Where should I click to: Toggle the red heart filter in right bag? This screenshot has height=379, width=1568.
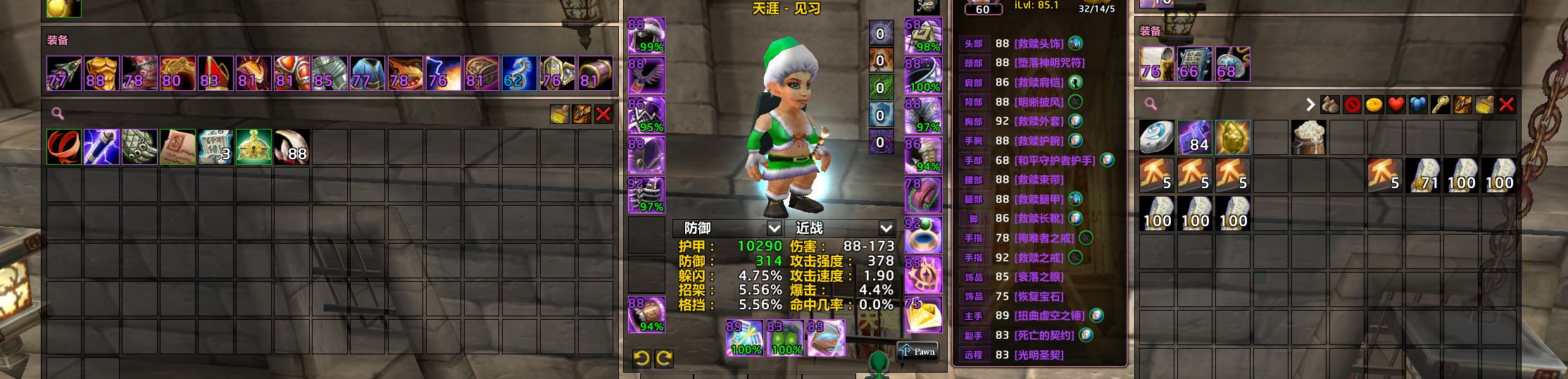(1396, 105)
